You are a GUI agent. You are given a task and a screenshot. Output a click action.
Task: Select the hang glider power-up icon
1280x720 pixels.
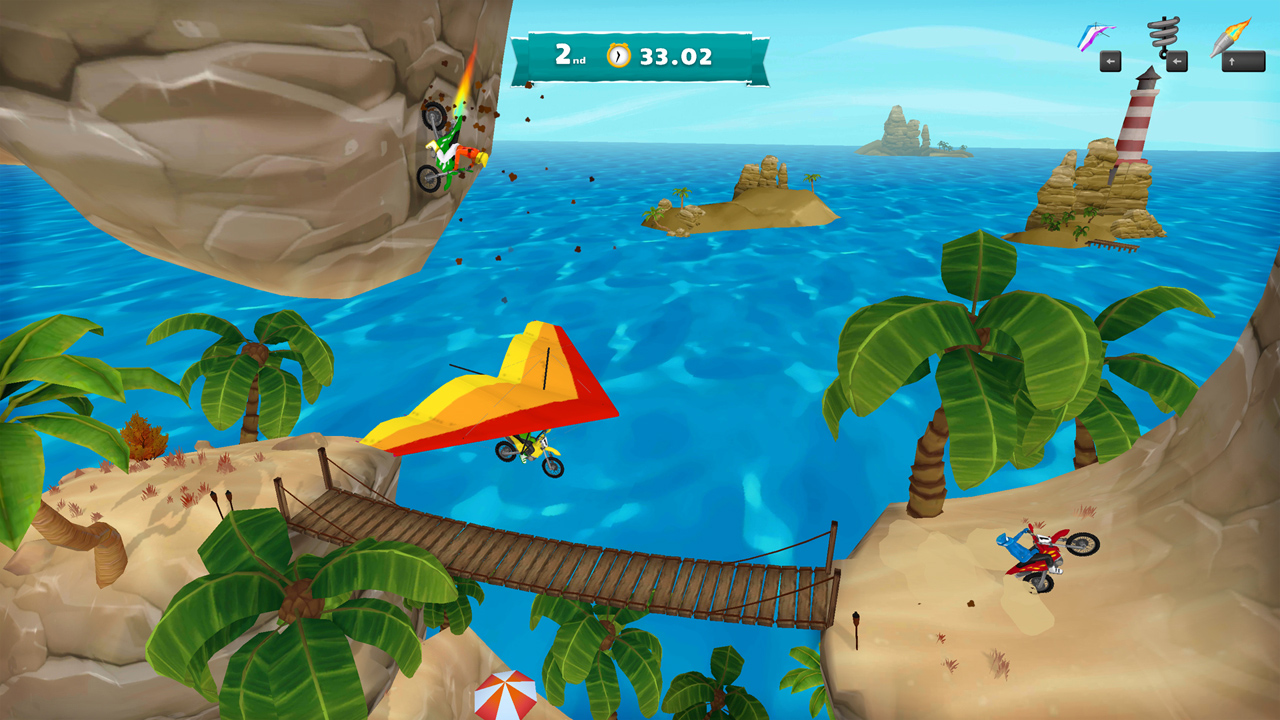[1095, 32]
